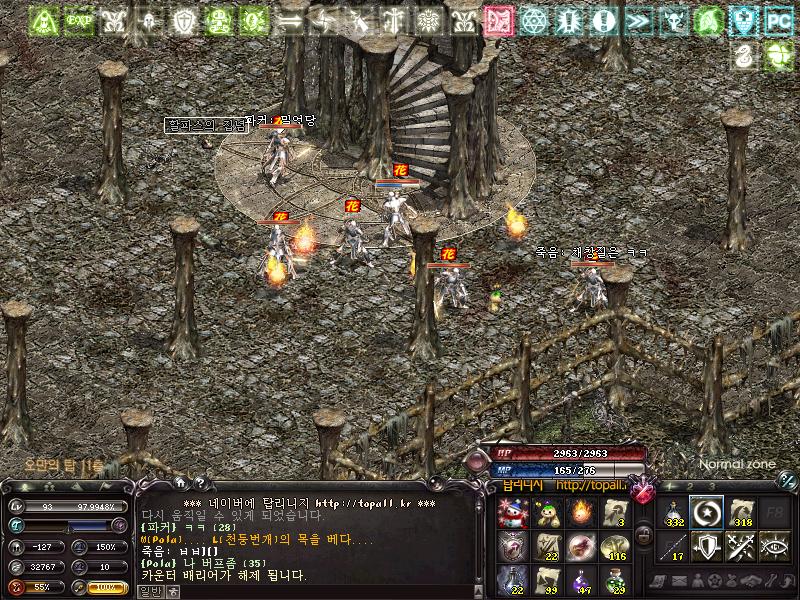
Task: Use the arrow stack of 17
Action: (675, 546)
